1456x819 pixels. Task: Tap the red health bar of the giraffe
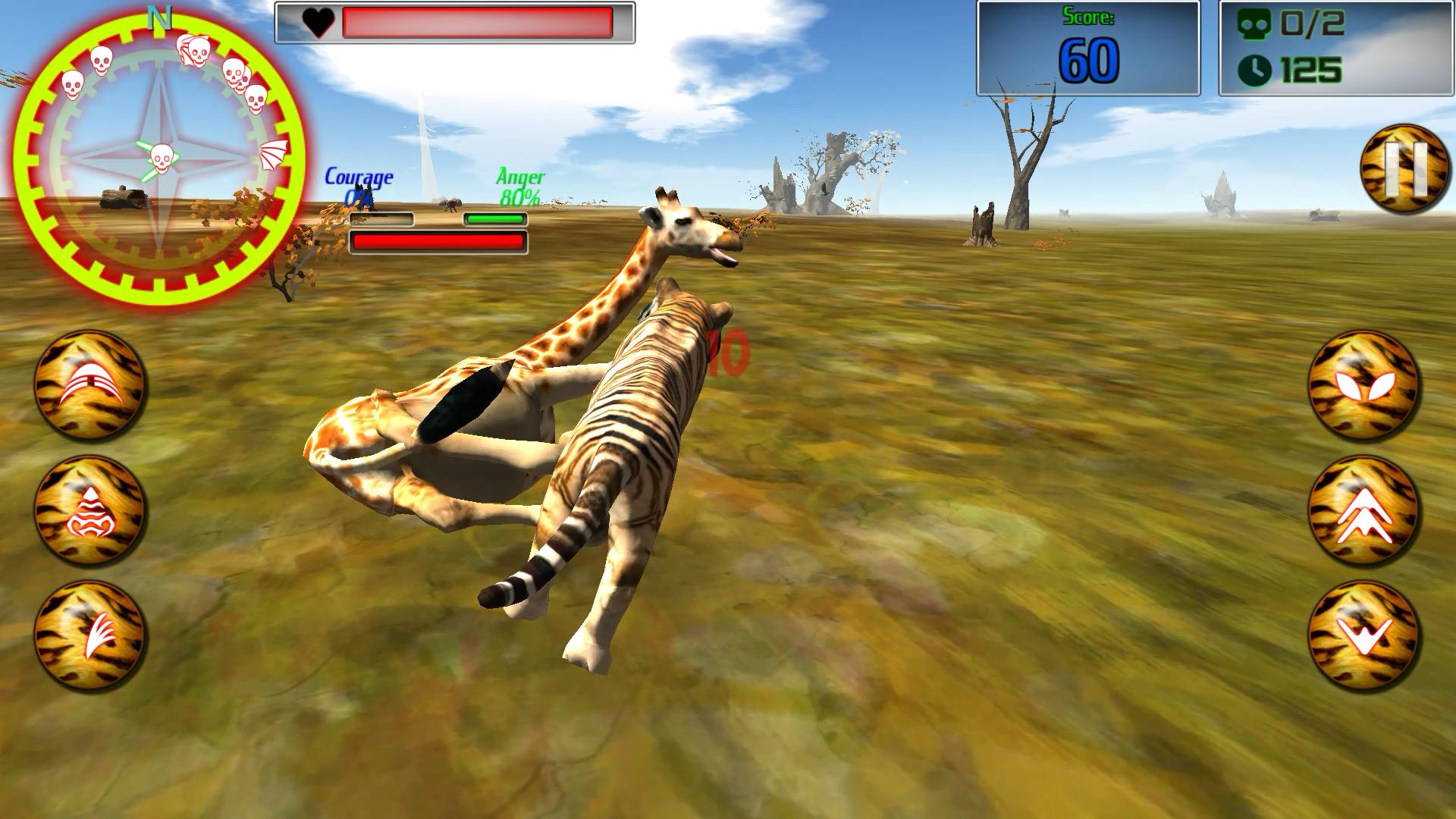438,241
